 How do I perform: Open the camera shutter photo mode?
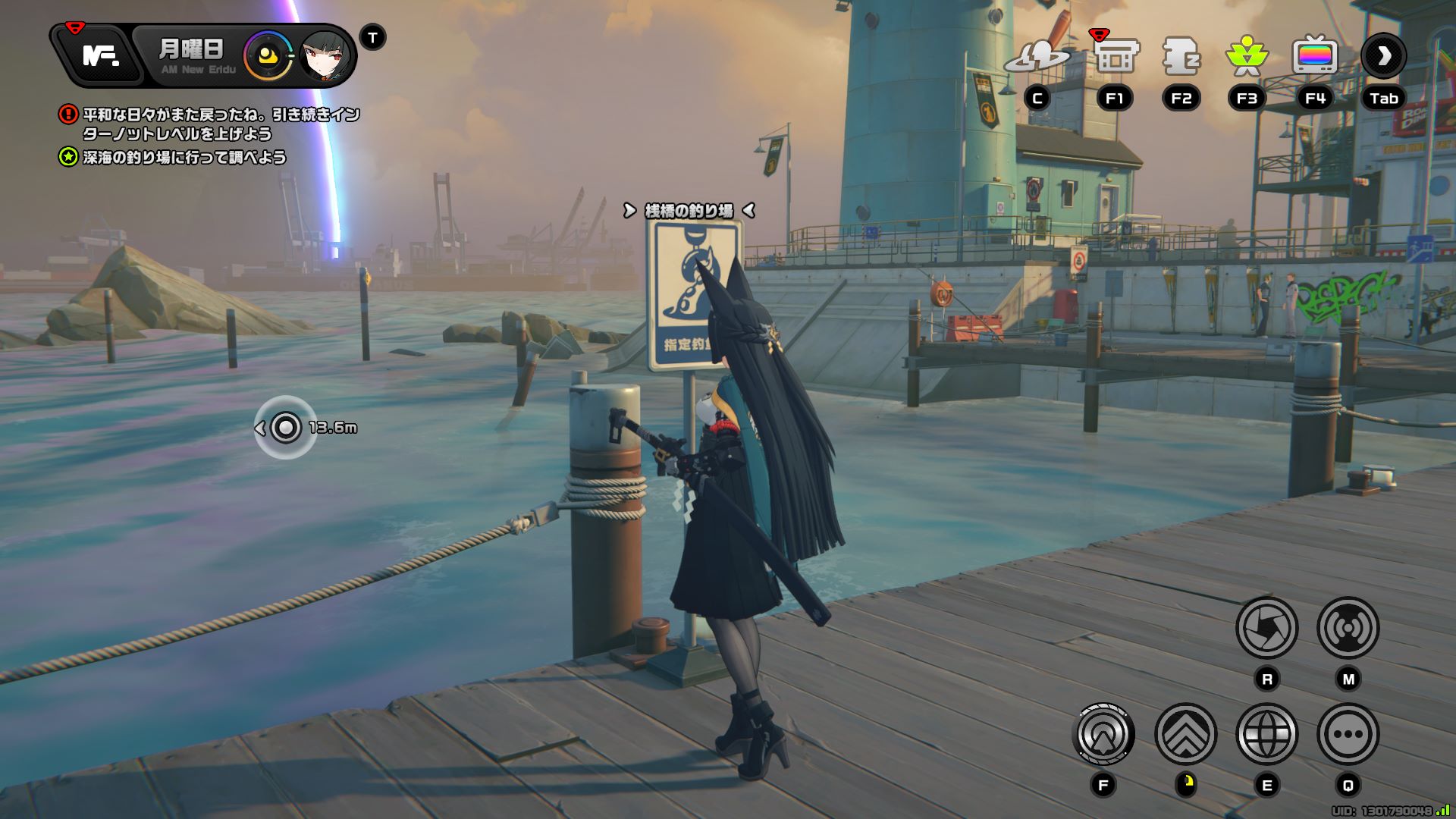click(x=1266, y=628)
